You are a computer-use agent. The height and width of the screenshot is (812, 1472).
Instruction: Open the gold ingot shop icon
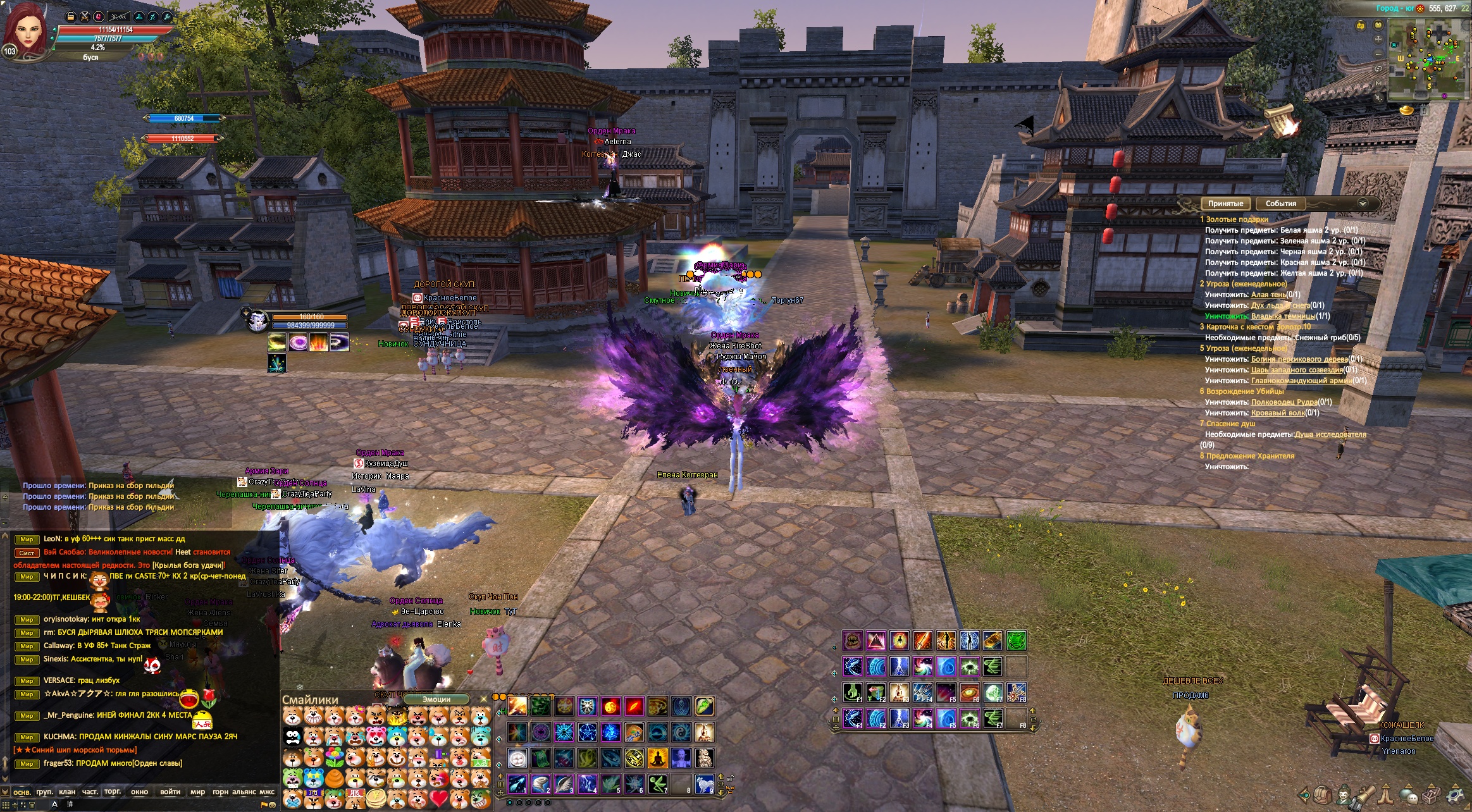pos(1406,111)
